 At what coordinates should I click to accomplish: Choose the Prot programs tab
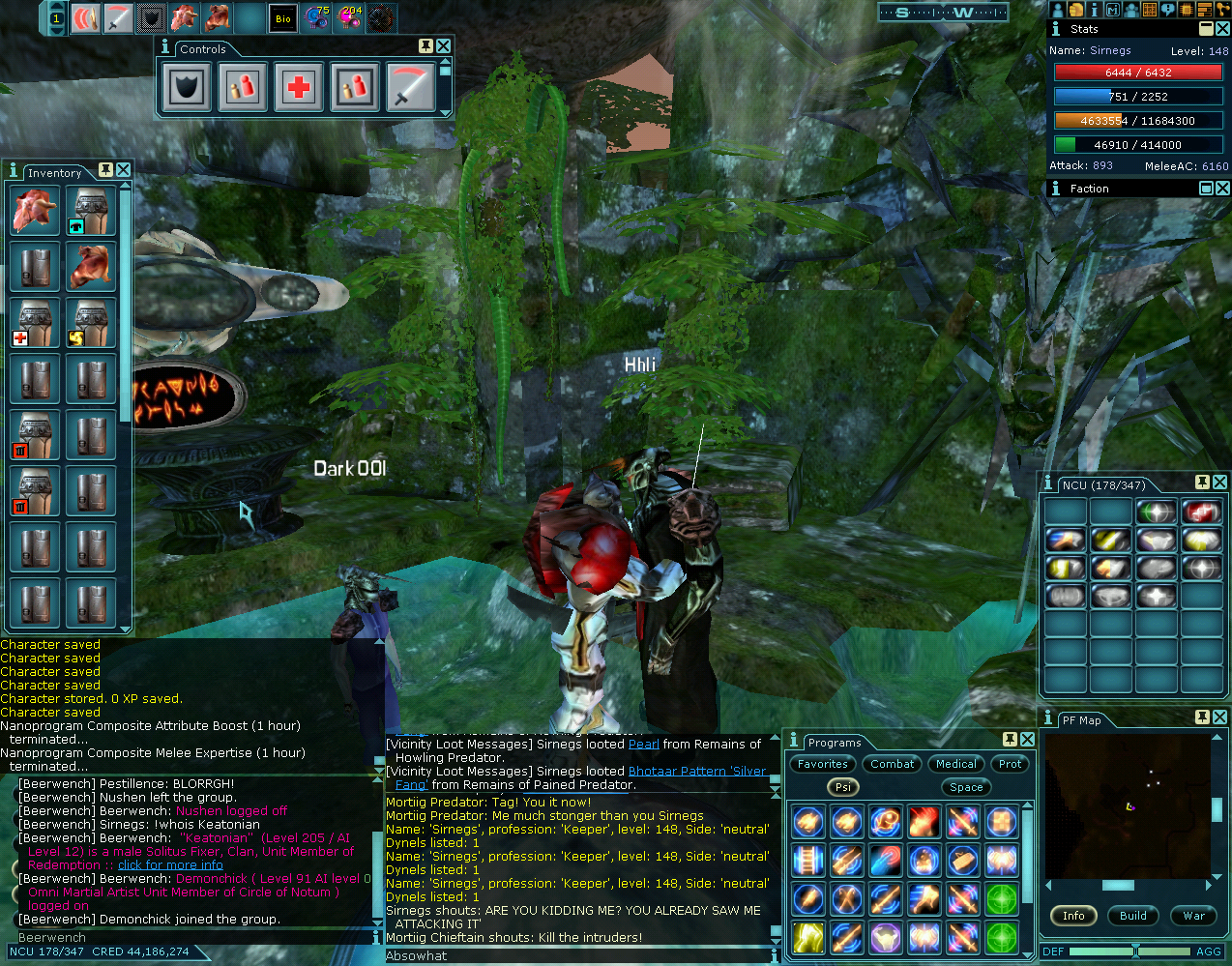pos(1010,764)
